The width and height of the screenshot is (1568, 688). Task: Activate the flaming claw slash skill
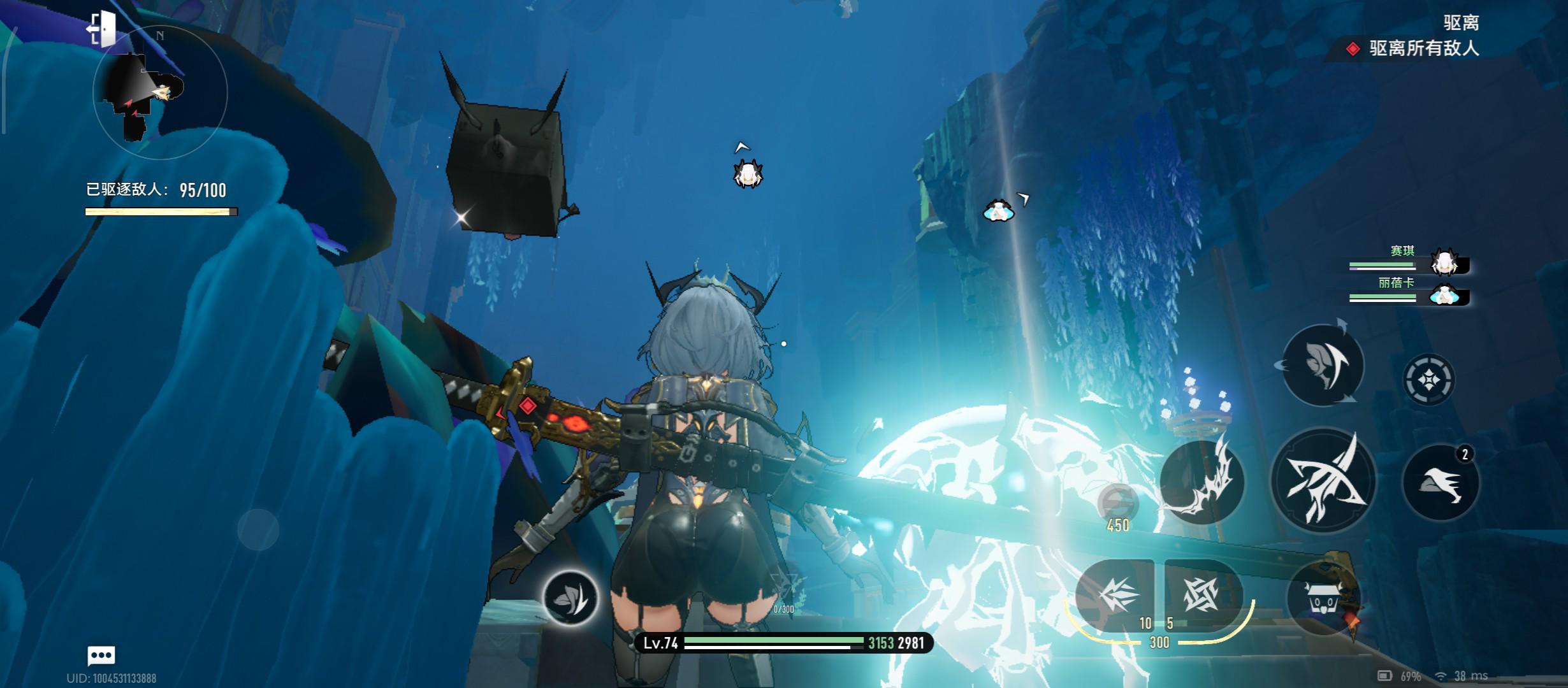(x=1201, y=482)
